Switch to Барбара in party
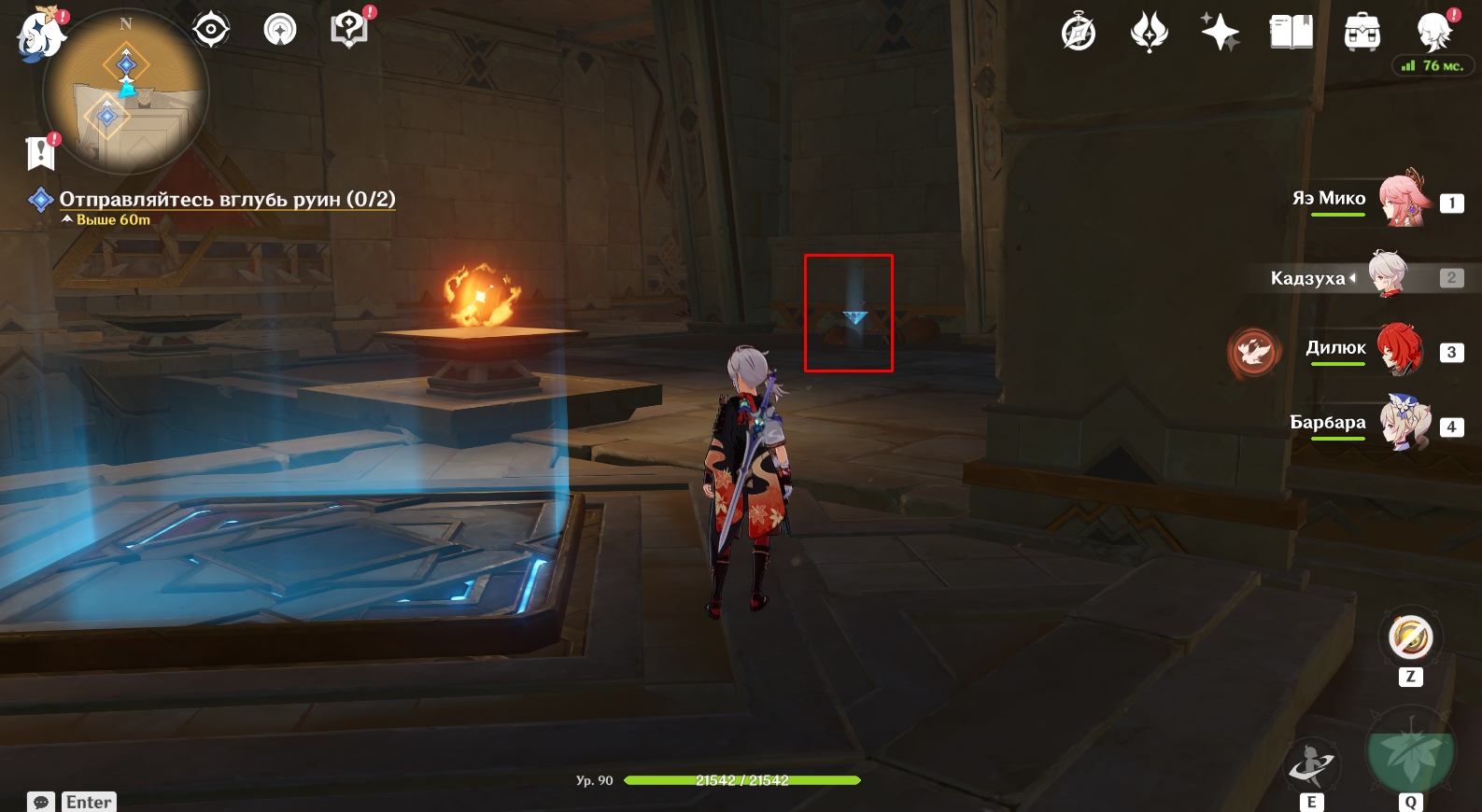Viewport: 1482px width, 812px height. tap(1404, 424)
